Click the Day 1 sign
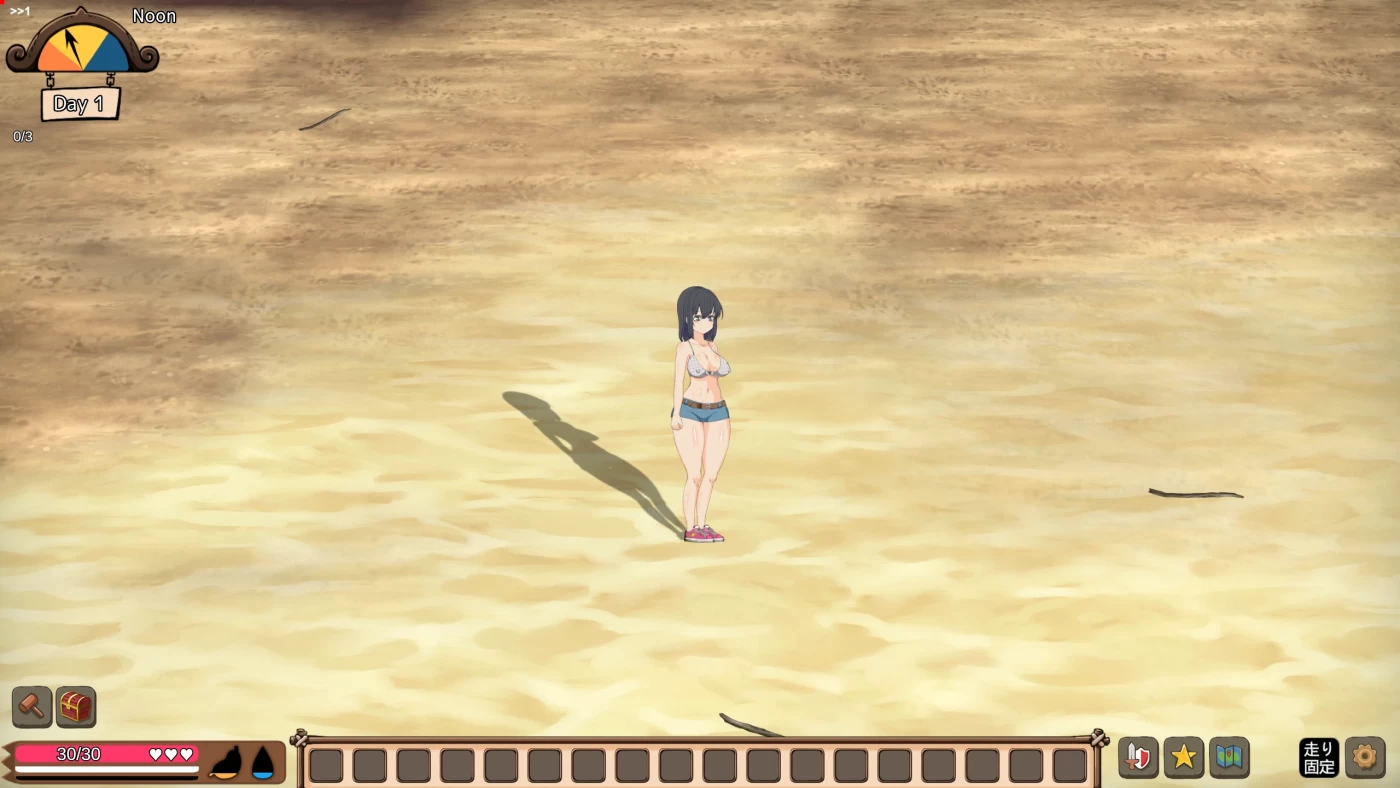 tap(80, 103)
